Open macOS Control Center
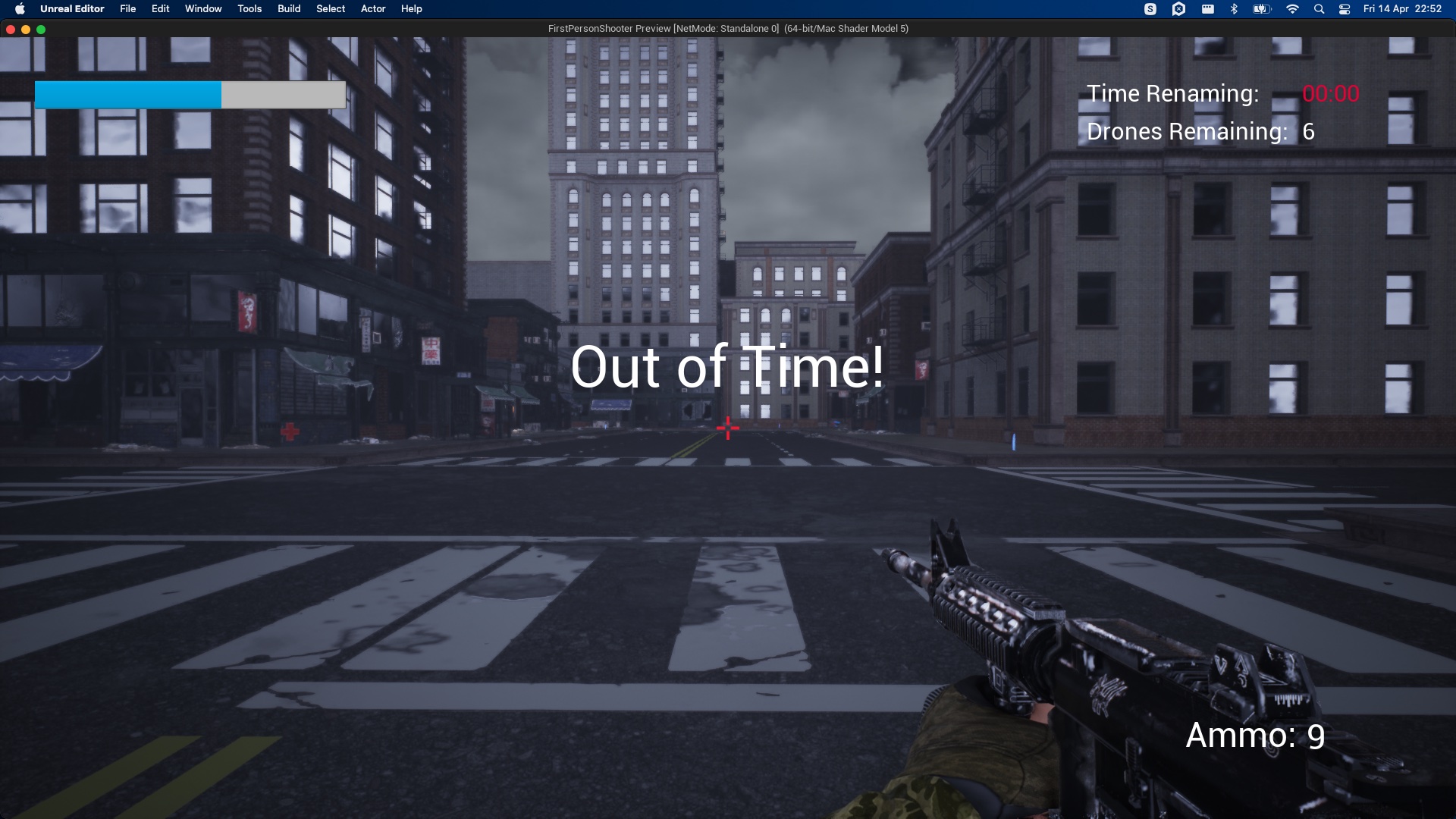1456x819 pixels. pos(1345,8)
